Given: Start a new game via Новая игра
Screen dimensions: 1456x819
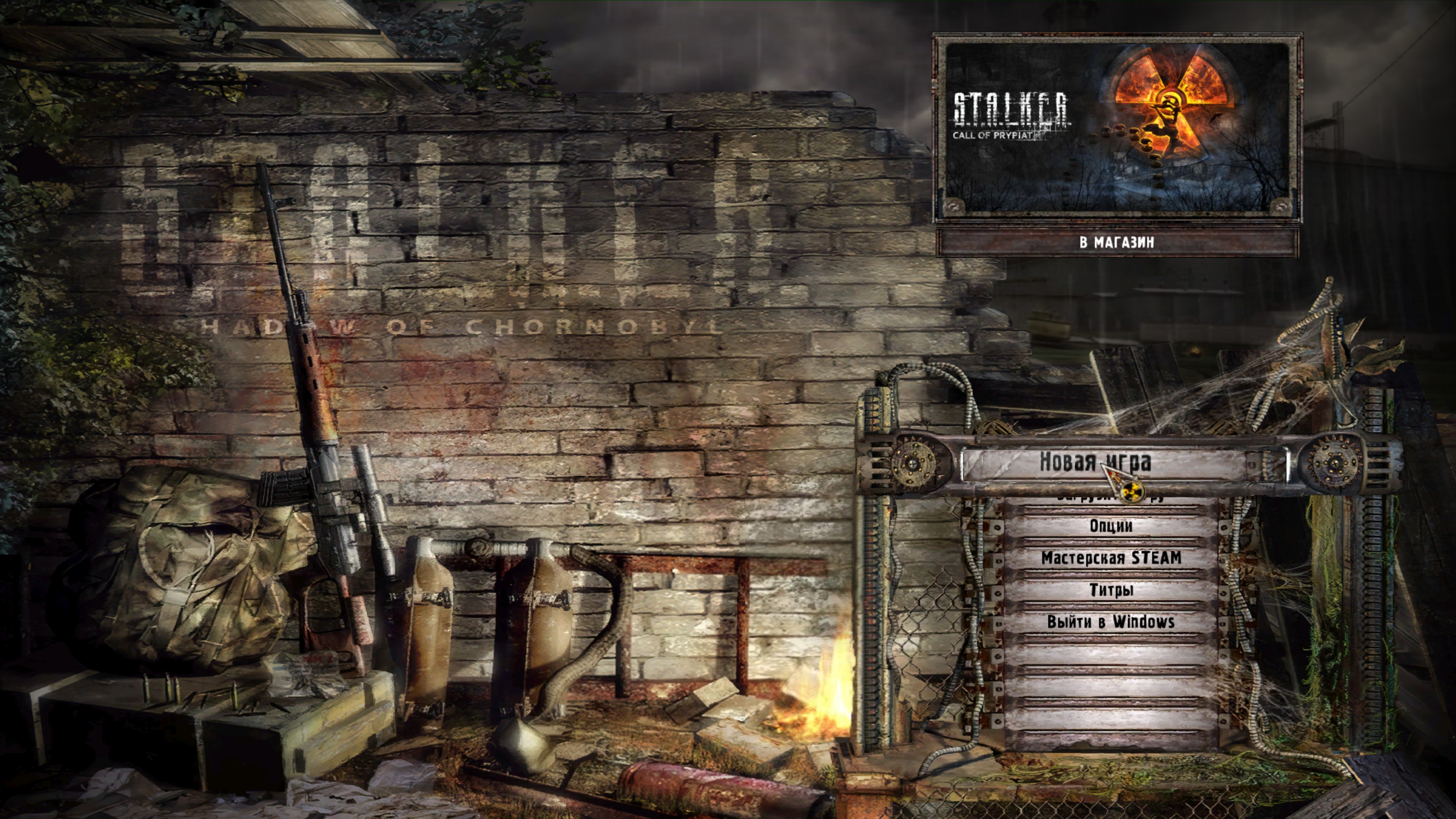Looking at the screenshot, I should tap(1095, 462).
